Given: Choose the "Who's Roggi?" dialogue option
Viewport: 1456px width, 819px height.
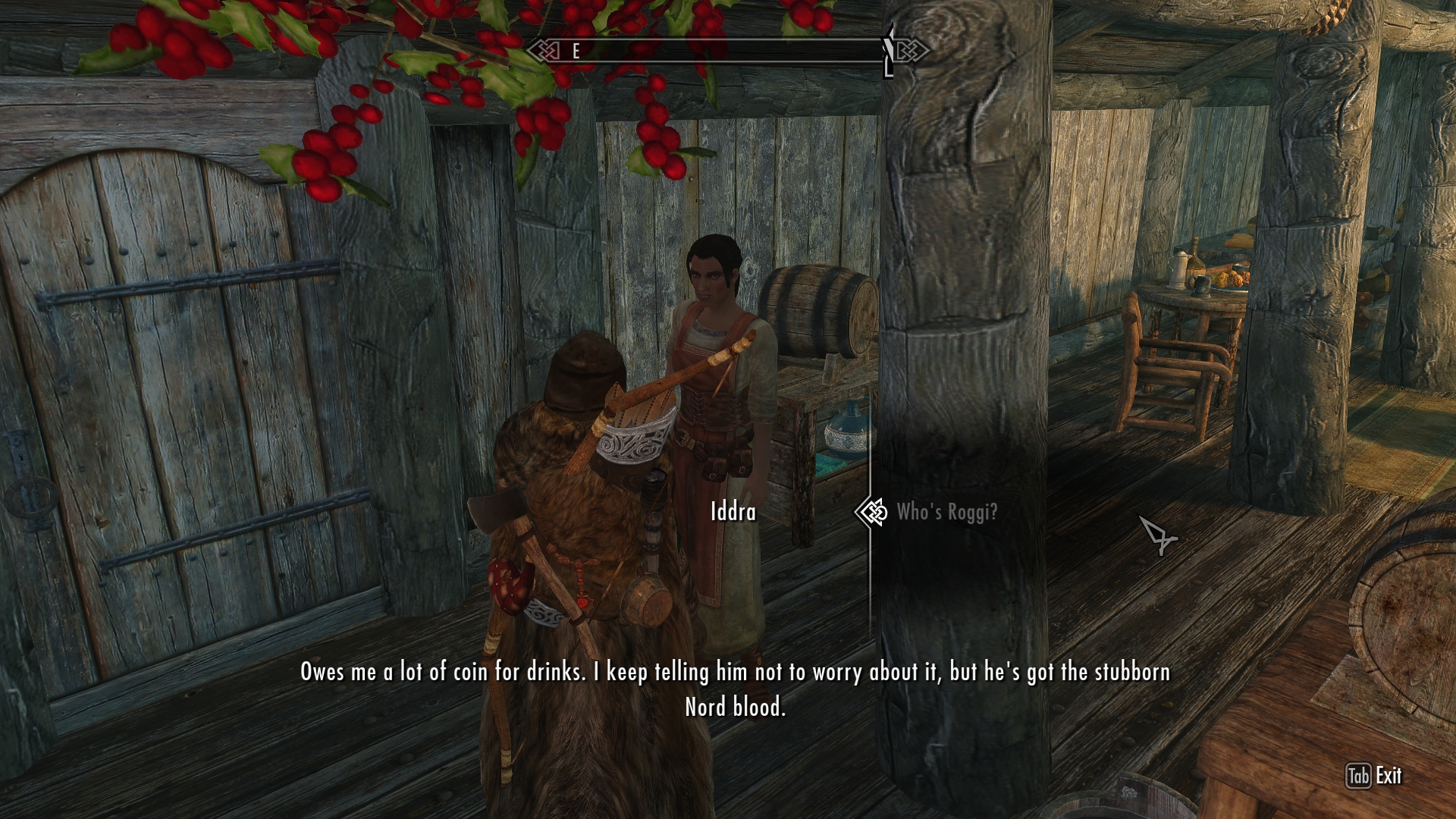Looking at the screenshot, I should [x=946, y=513].
